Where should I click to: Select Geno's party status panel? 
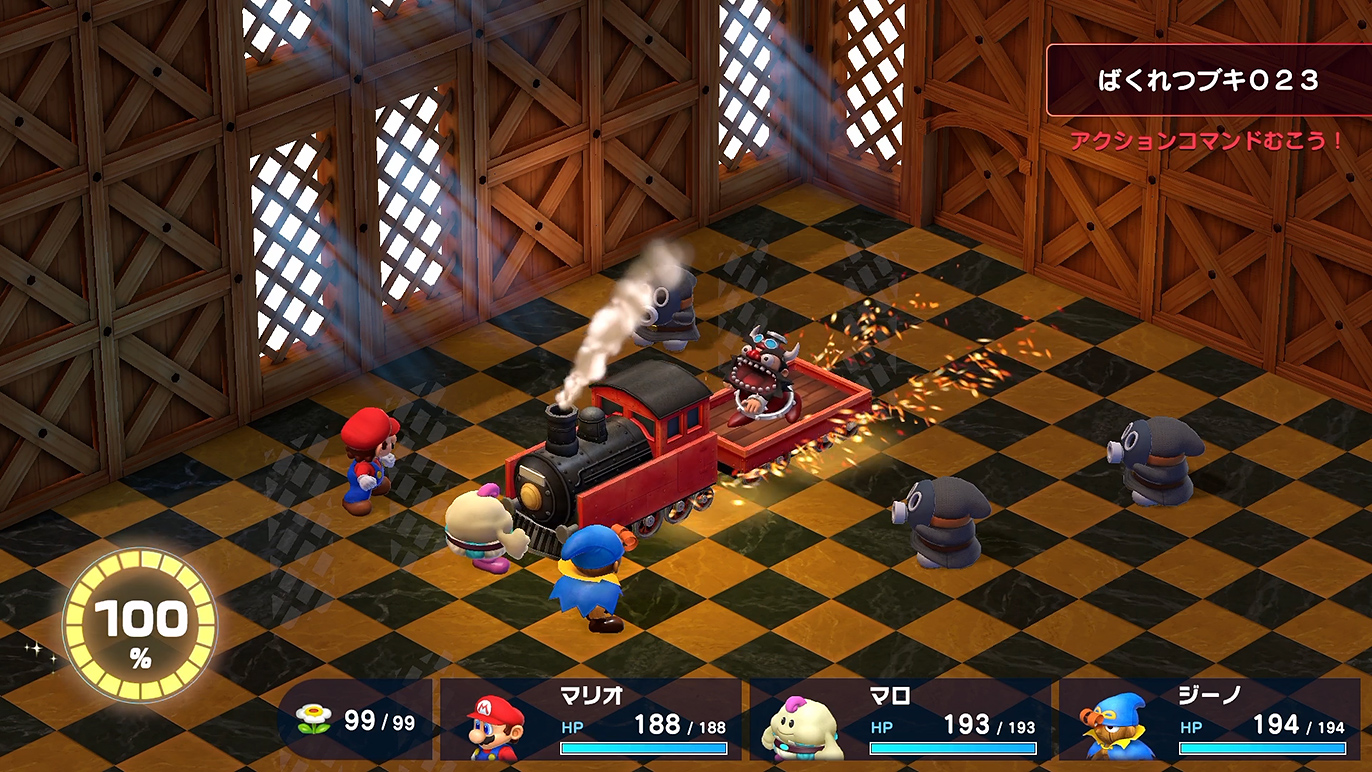click(1209, 720)
